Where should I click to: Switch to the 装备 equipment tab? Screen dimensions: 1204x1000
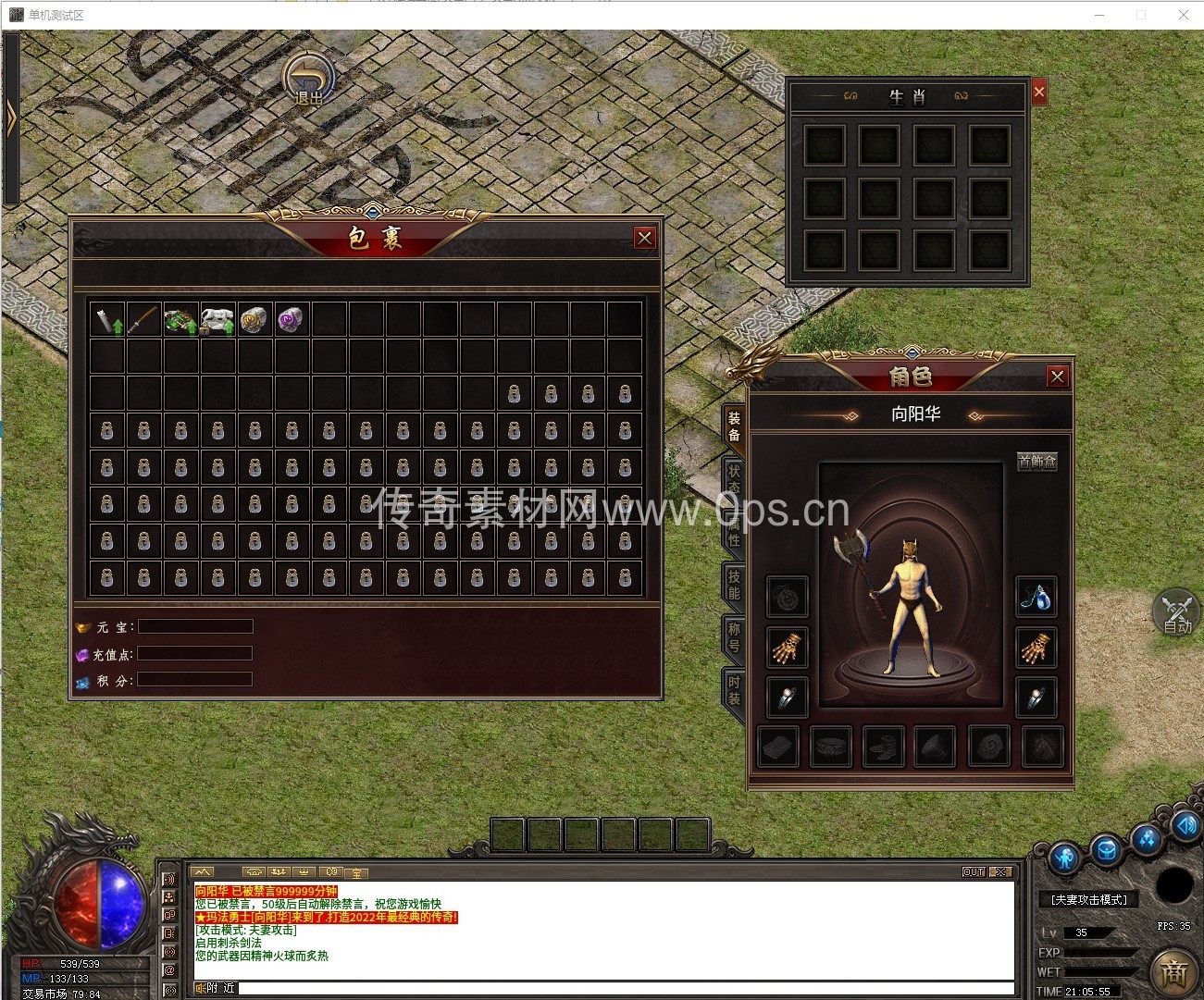pos(734,426)
